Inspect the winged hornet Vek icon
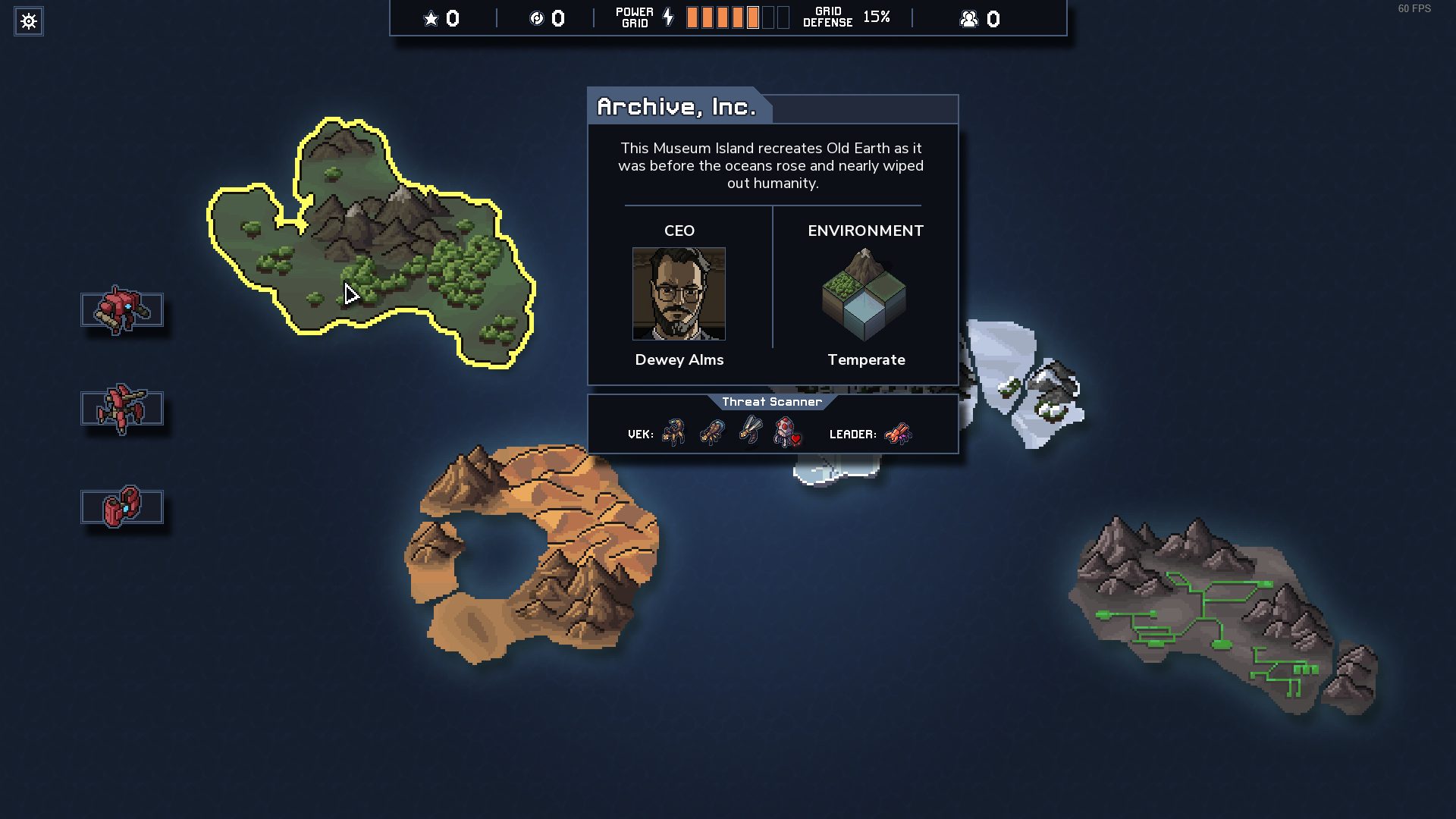 click(751, 431)
